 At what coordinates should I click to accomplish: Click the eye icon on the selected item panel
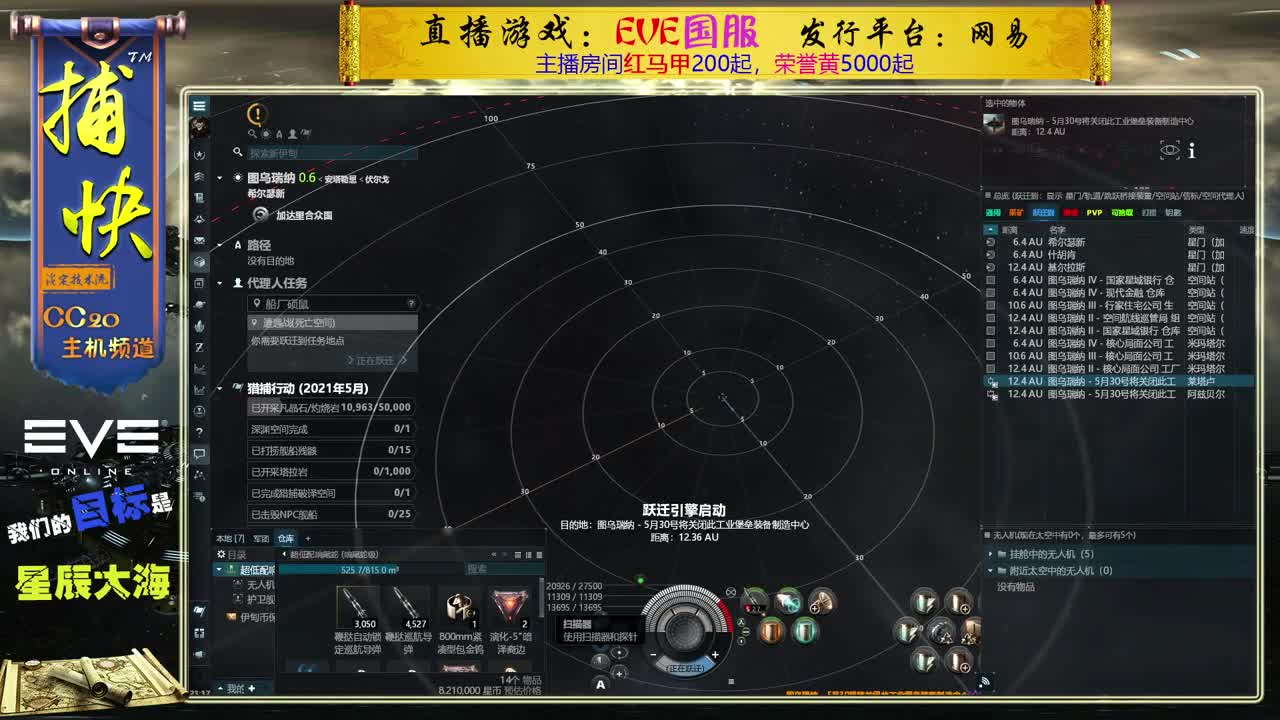(x=1170, y=150)
